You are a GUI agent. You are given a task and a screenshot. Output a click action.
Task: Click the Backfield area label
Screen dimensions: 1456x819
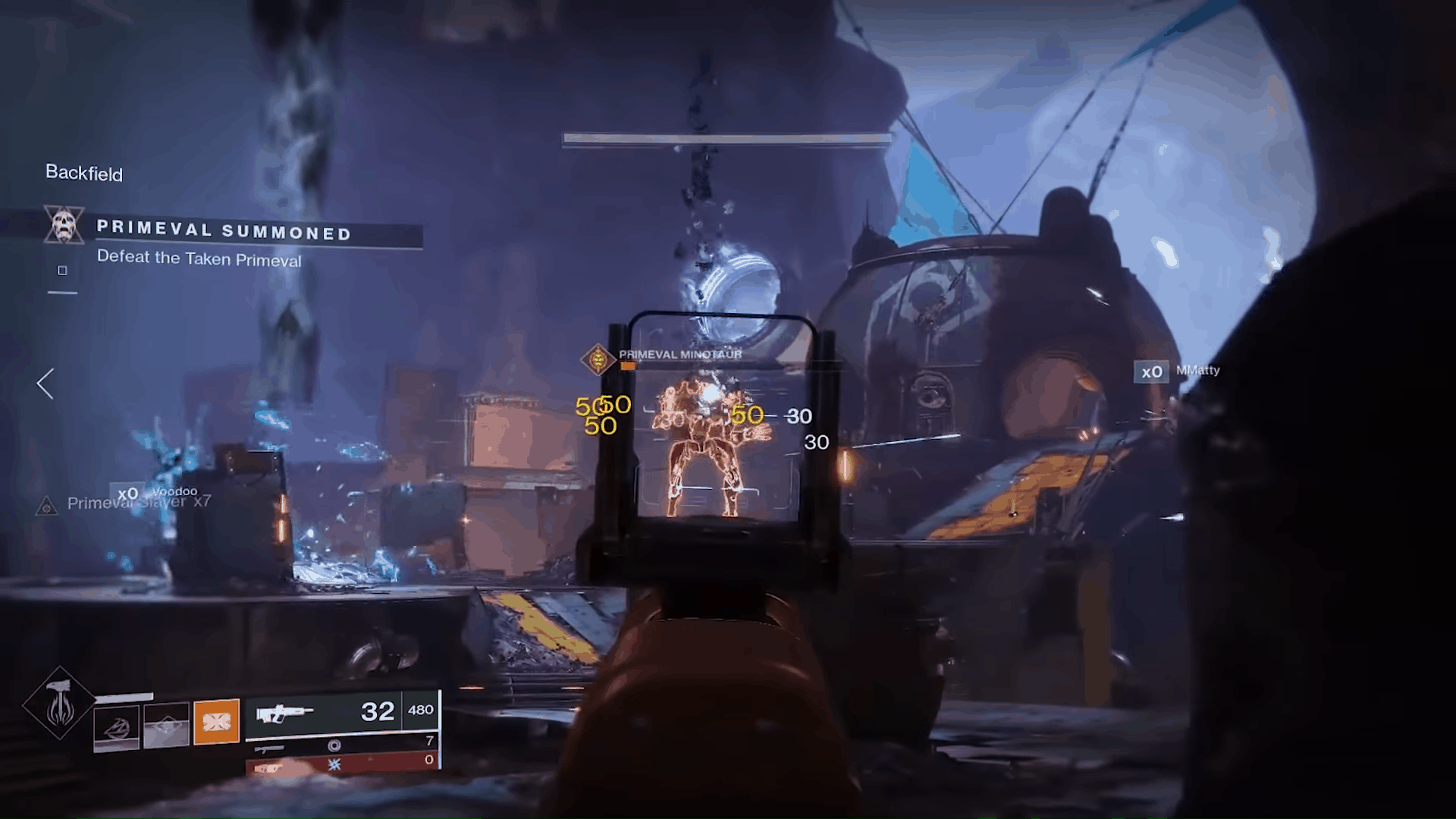click(x=83, y=174)
